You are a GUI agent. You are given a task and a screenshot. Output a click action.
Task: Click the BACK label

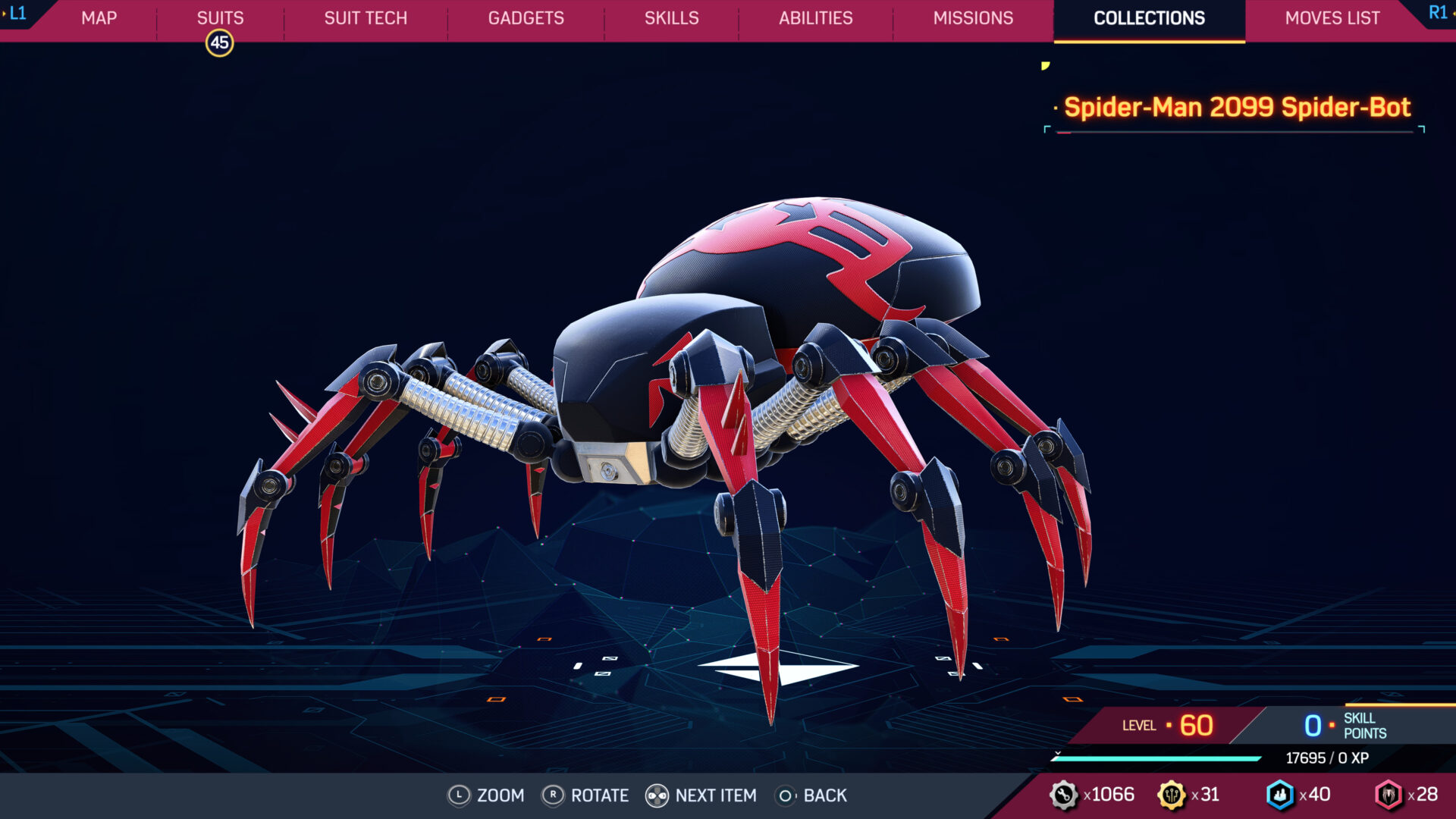(x=824, y=796)
